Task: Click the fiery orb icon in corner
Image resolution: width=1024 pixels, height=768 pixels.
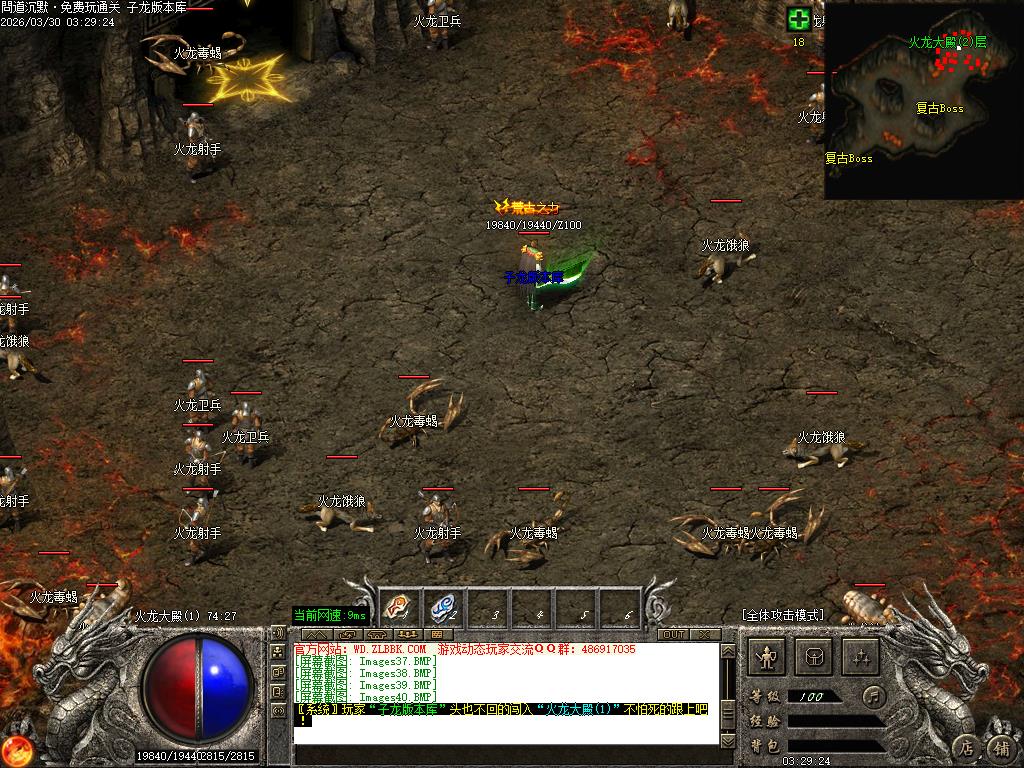Action: click(16, 750)
